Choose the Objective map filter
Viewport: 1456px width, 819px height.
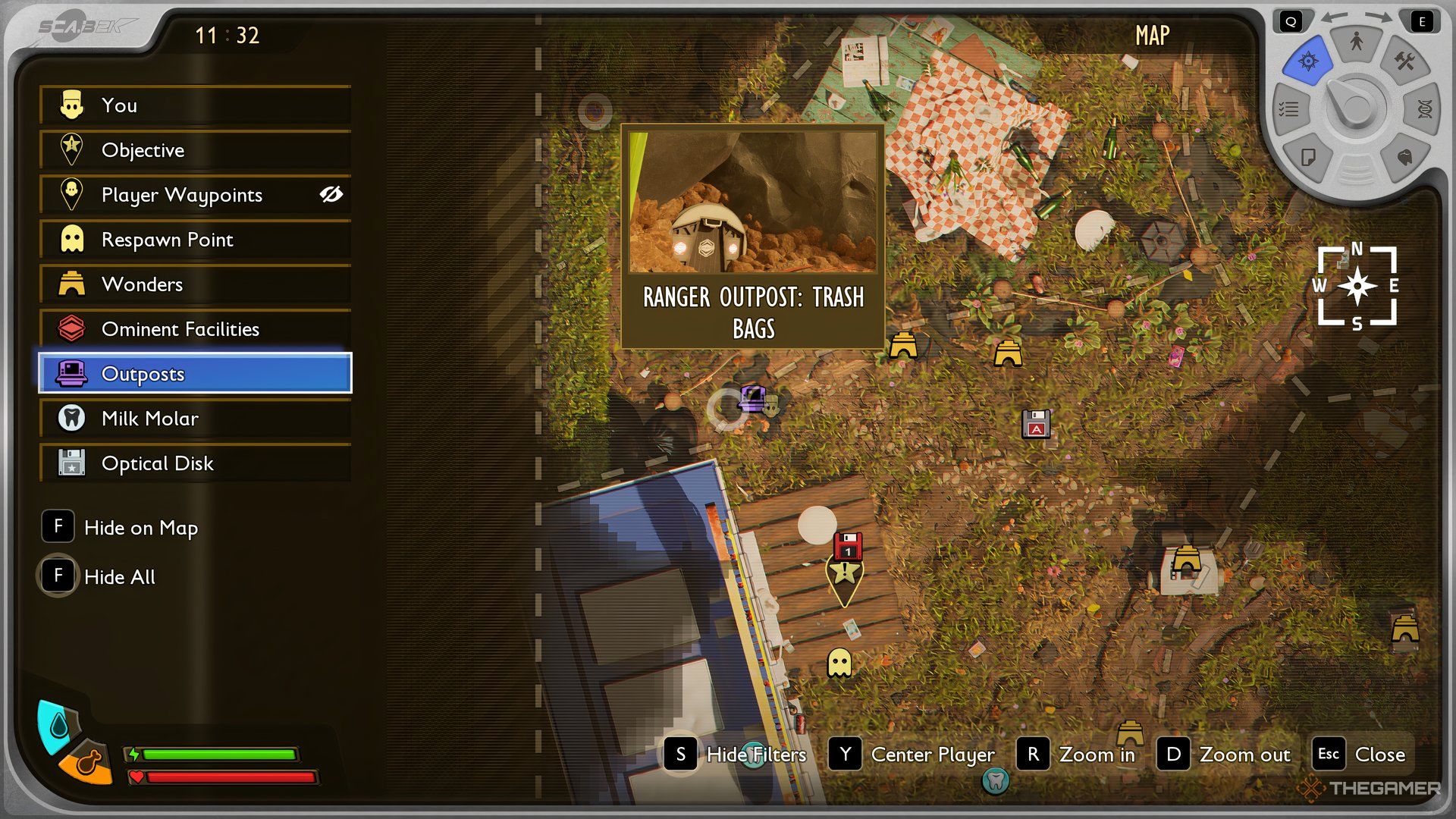[195, 150]
